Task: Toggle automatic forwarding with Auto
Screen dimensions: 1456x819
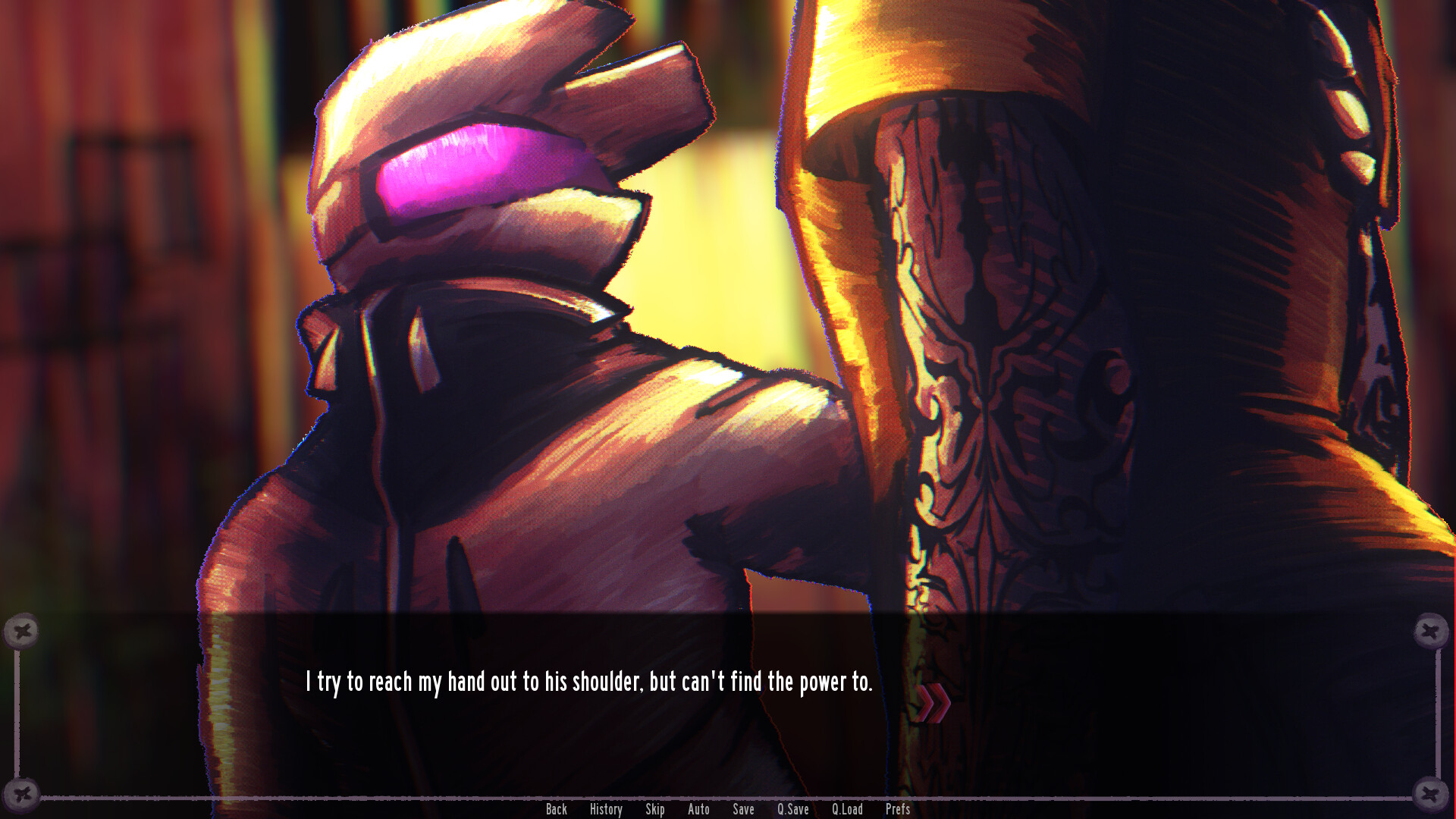Action: pos(698,809)
